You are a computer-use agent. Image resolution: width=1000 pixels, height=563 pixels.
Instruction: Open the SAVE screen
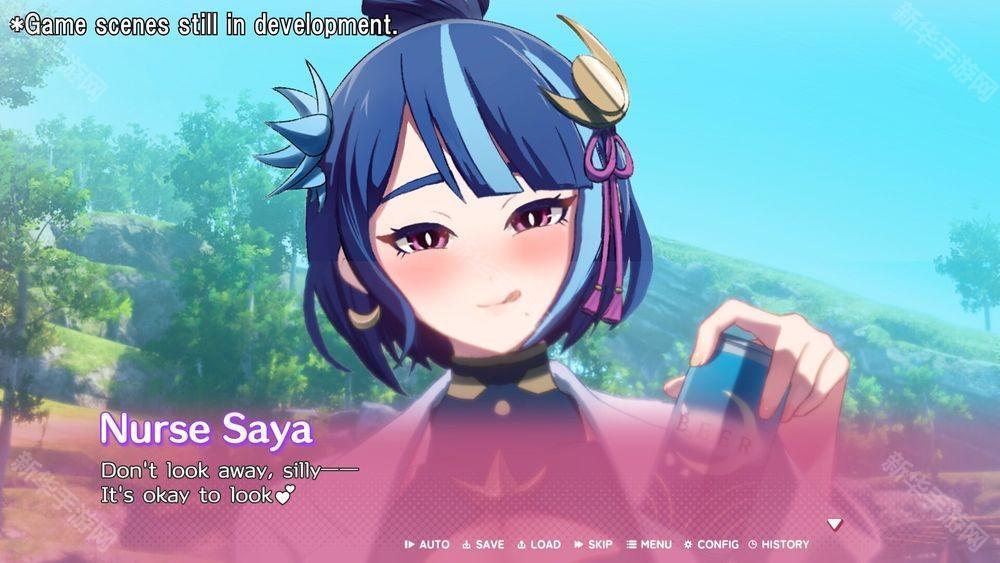(x=484, y=544)
